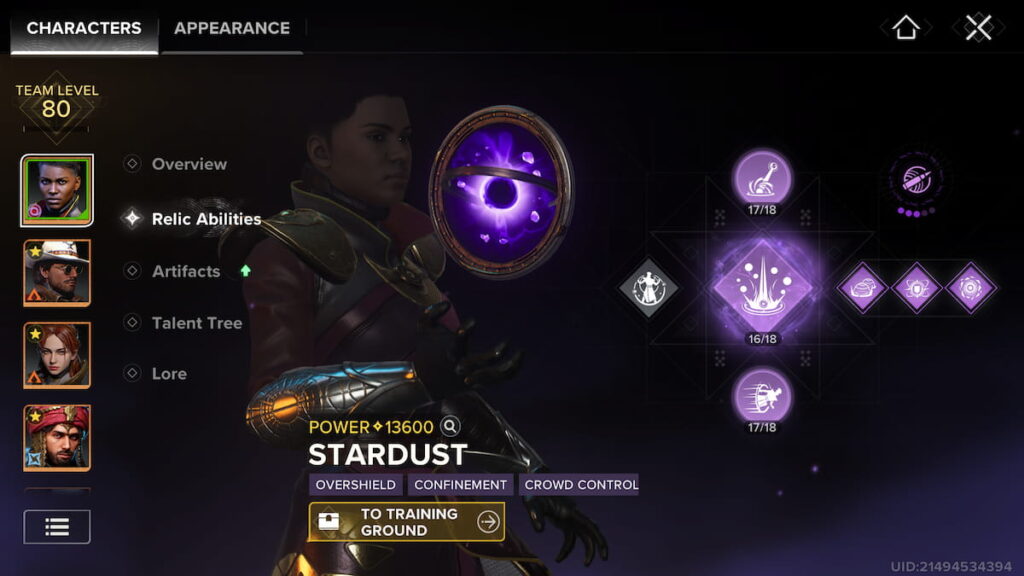Select Relic Abilities menu entry
Screen dimensions: 1024x576
coord(205,219)
